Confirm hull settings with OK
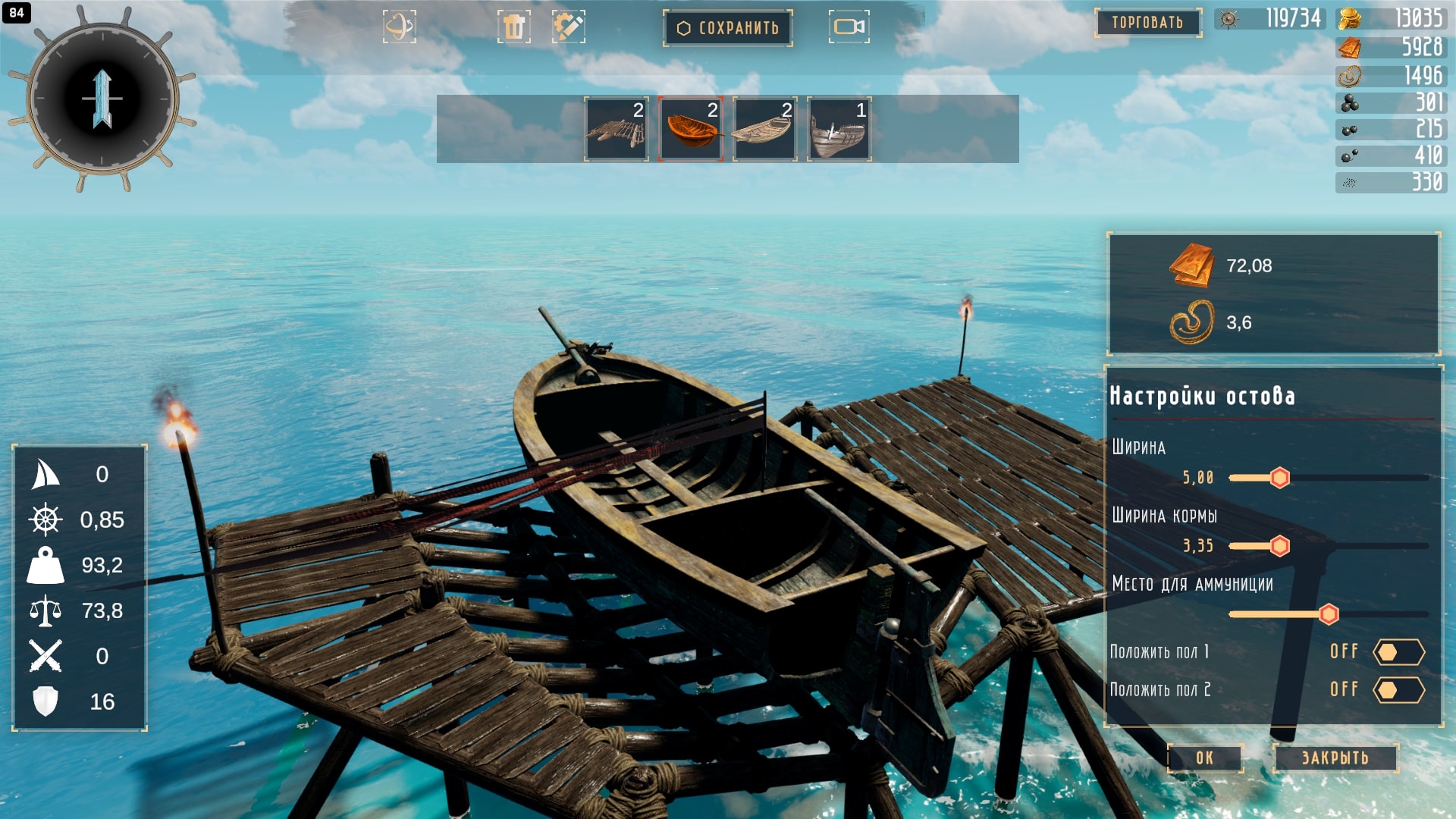 point(1204,758)
